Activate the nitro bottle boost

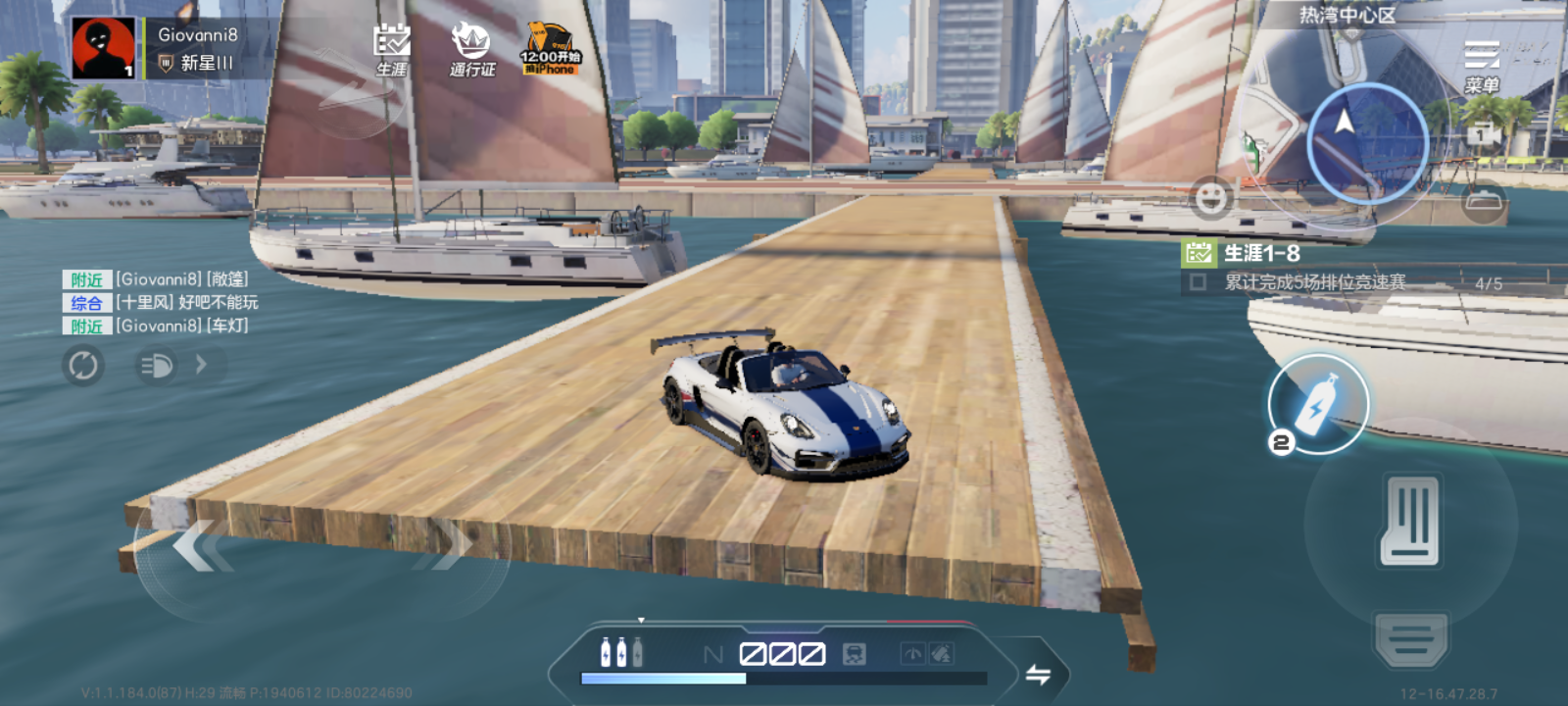(x=1318, y=404)
